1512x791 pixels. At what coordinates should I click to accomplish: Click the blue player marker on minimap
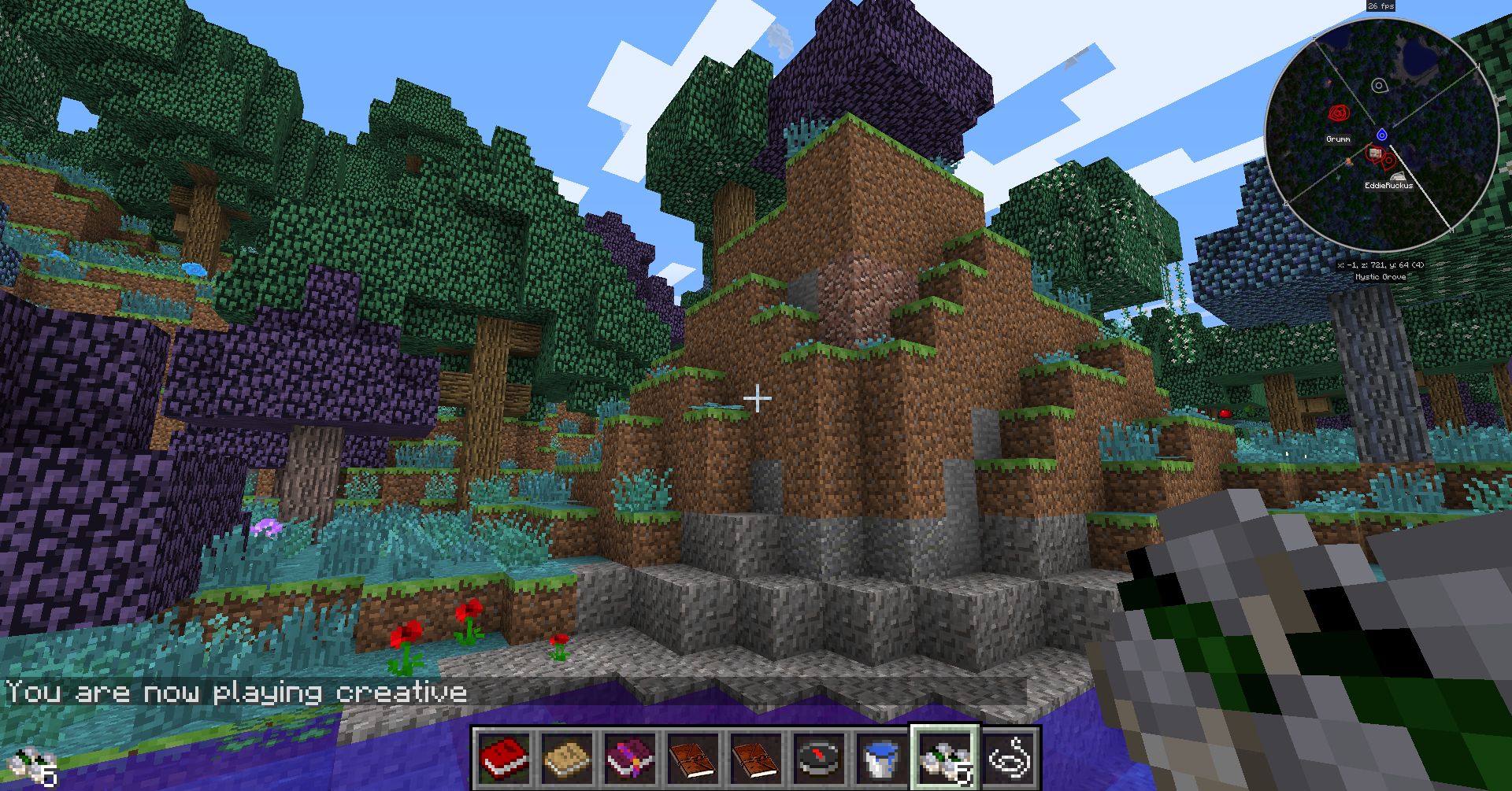(1381, 135)
